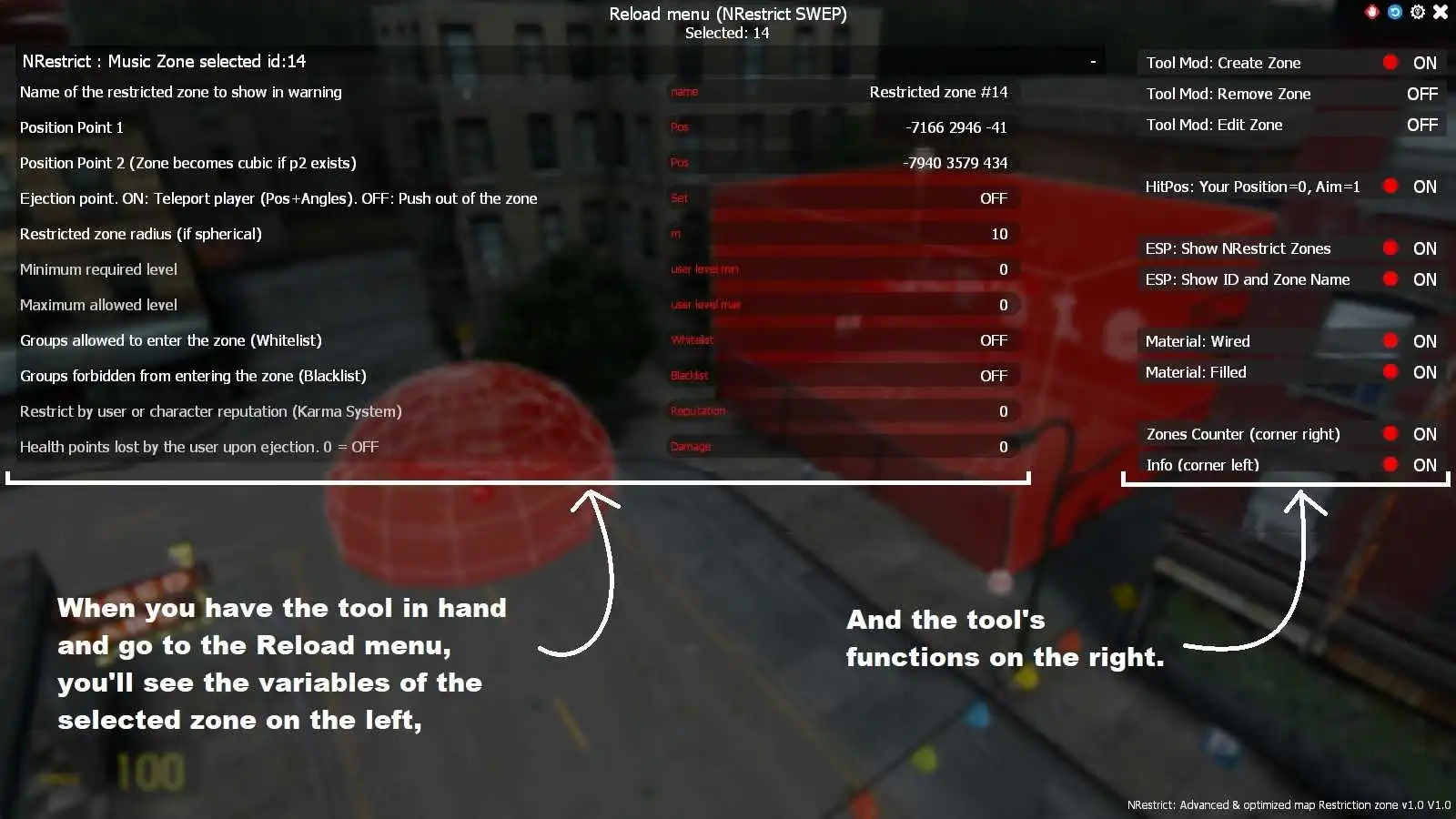
Task: Click red dot beside Tool Mod: Create Zone
Action: click(1390, 62)
